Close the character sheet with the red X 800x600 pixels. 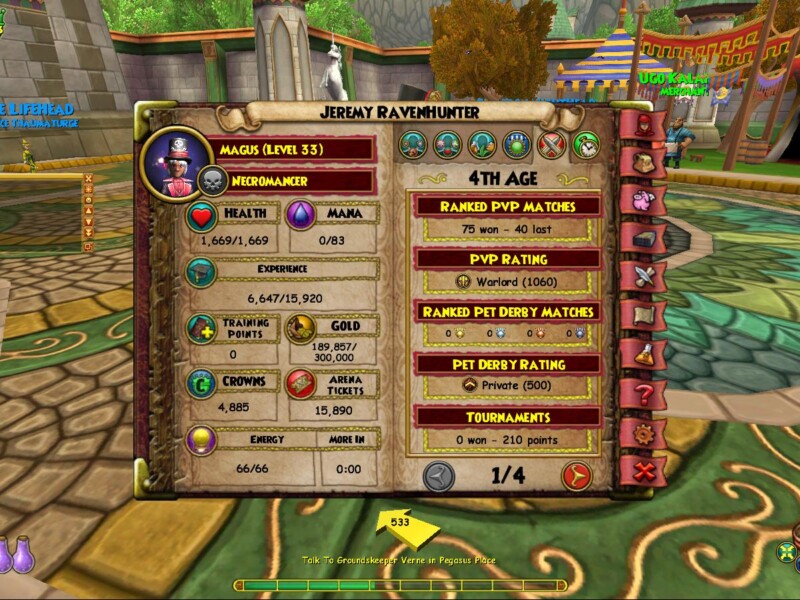640,471
